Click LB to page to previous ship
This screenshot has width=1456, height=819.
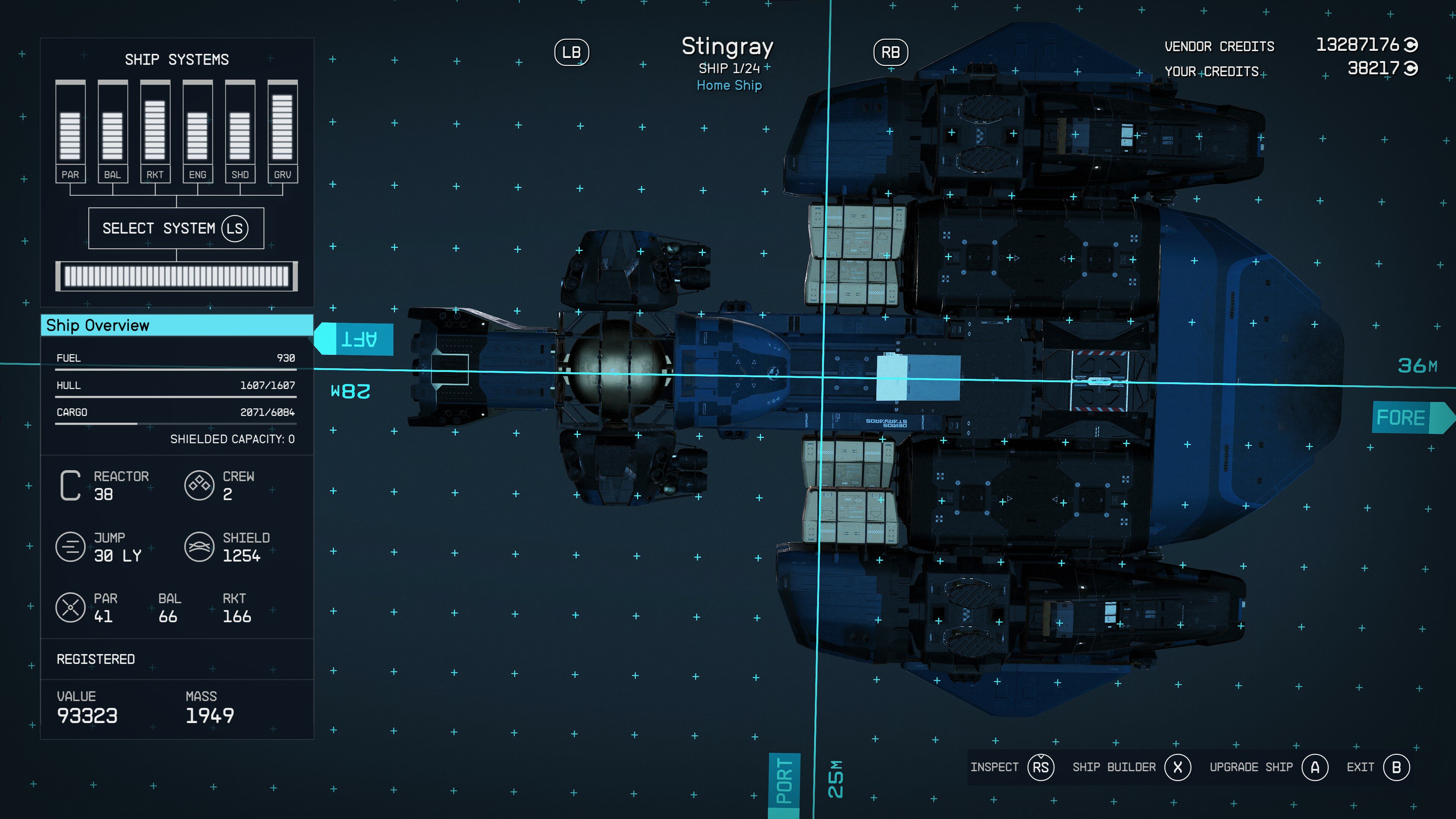(571, 52)
